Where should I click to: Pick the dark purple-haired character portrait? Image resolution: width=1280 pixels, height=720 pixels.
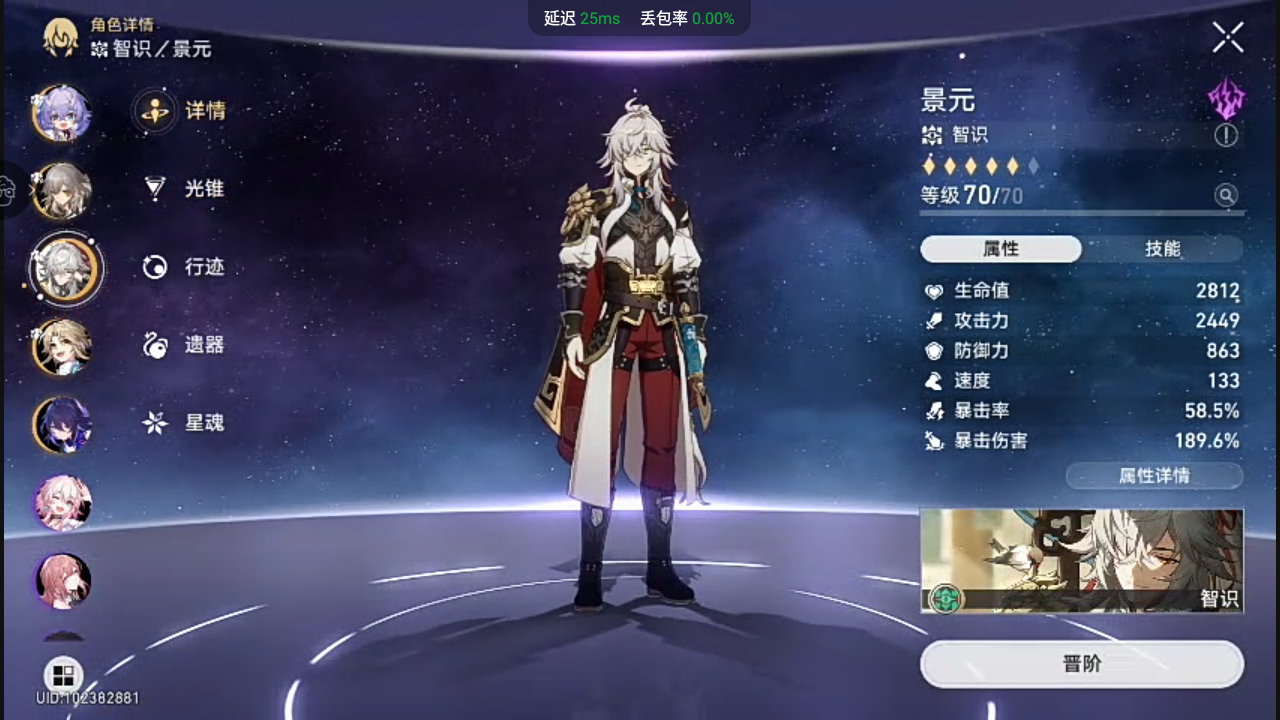(x=63, y=425)
